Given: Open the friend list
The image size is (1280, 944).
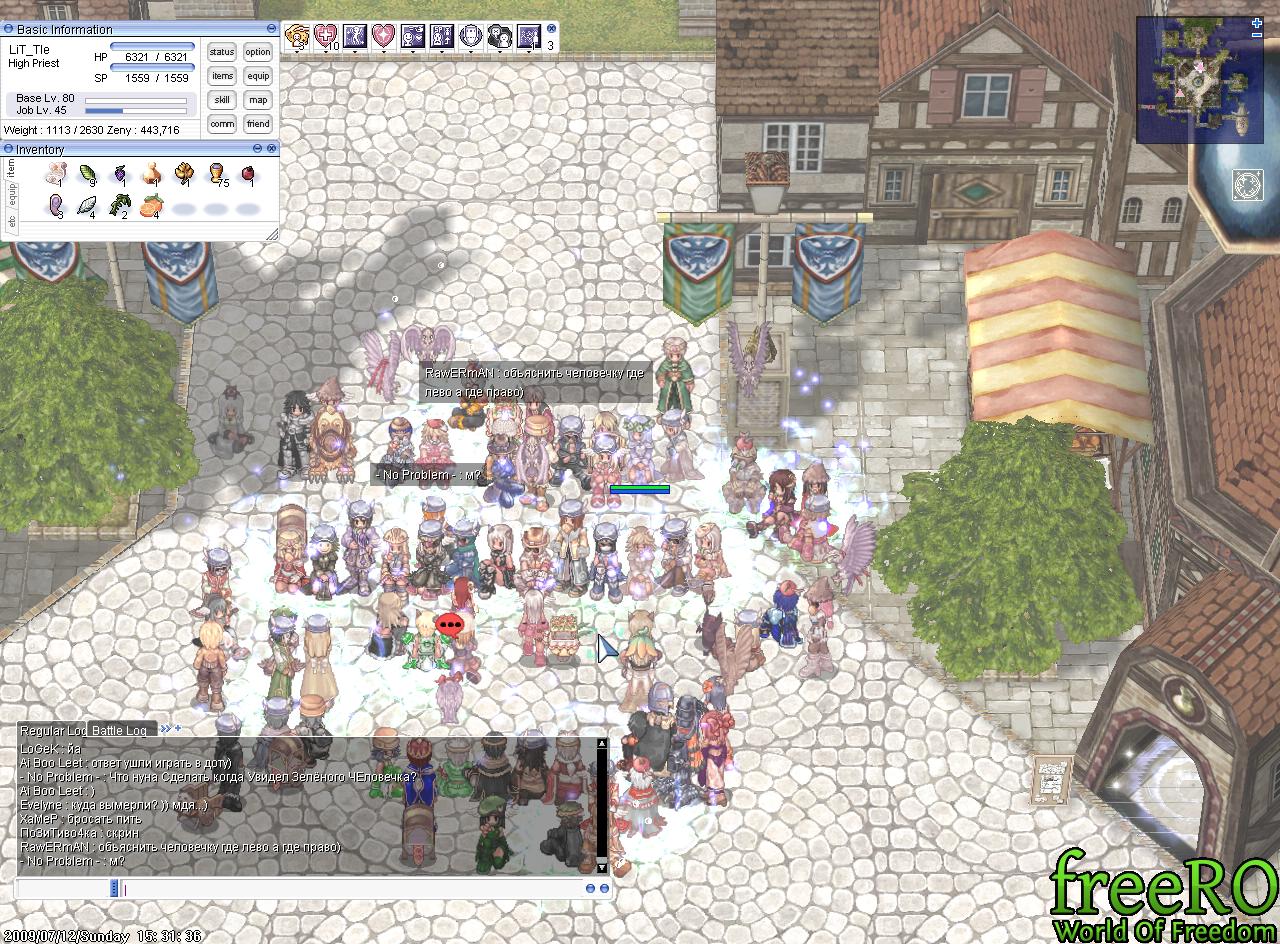Looking at the screenshot, I should point(258,124).
